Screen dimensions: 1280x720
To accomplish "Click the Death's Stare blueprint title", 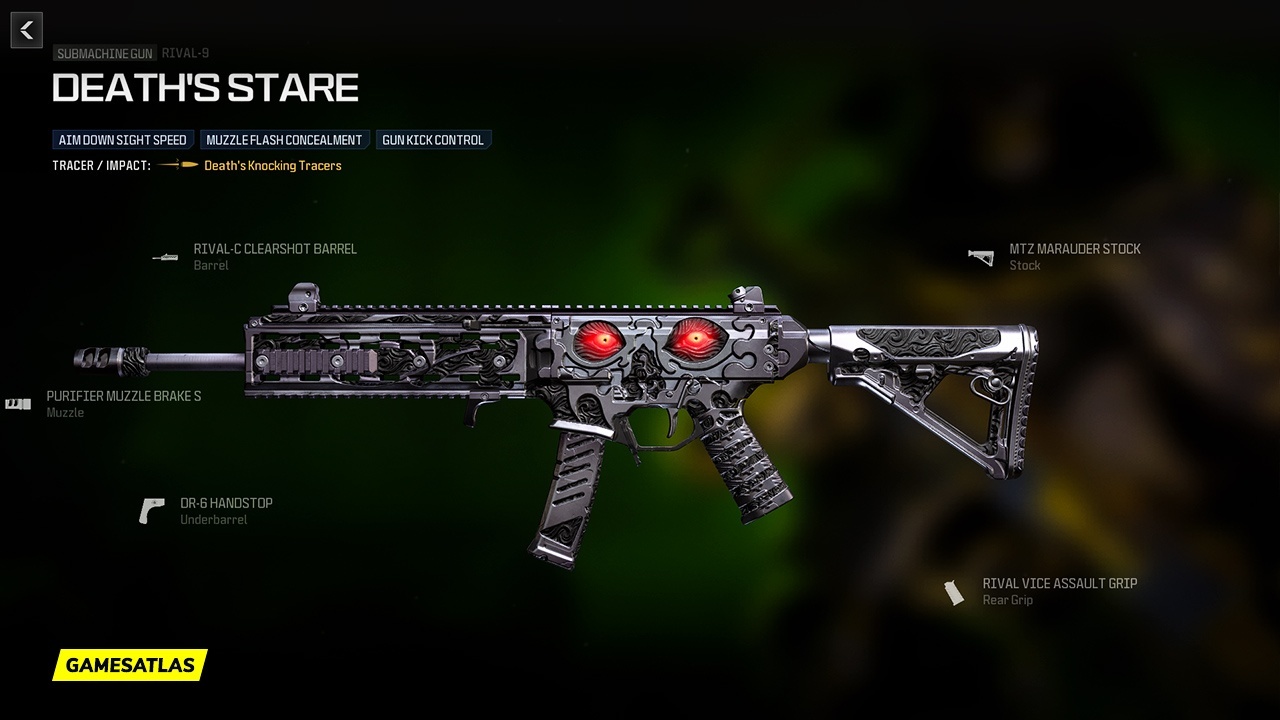I will [205, 88].
